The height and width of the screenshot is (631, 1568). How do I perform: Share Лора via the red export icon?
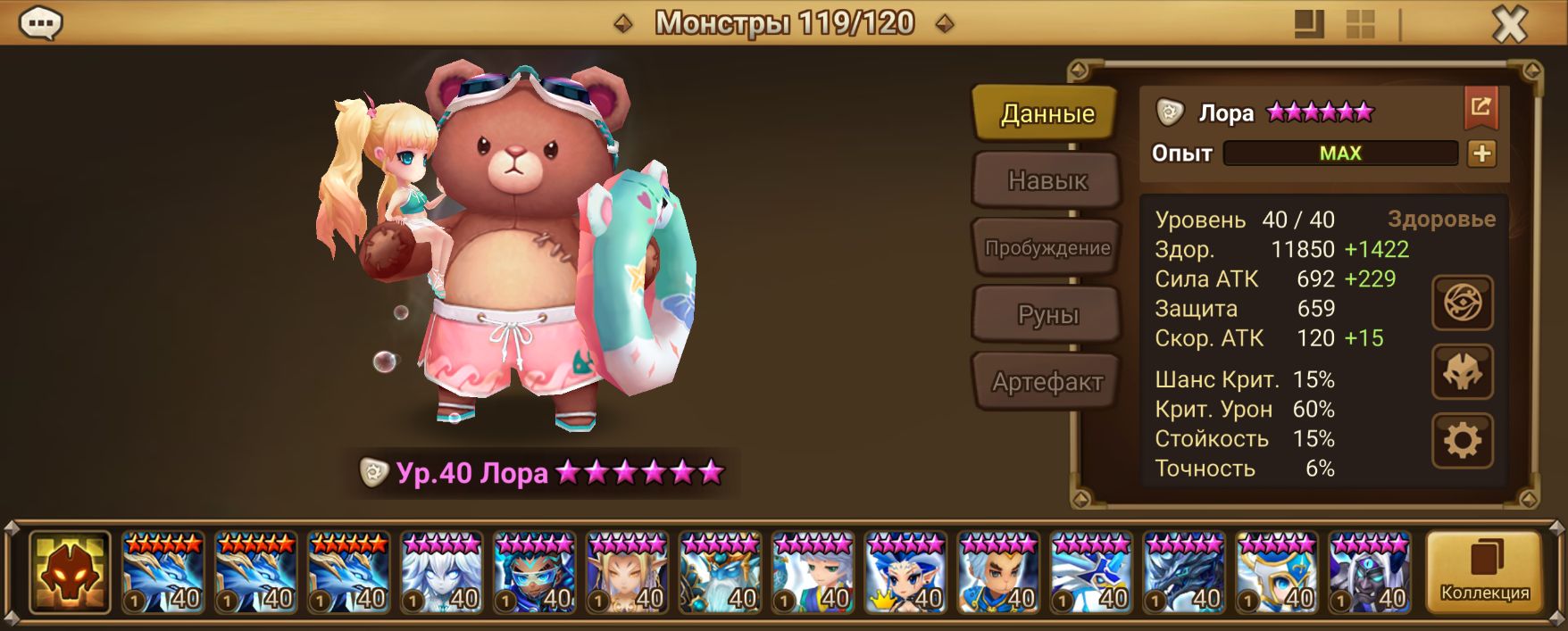pyautogui.click(x=1480, y=108)
